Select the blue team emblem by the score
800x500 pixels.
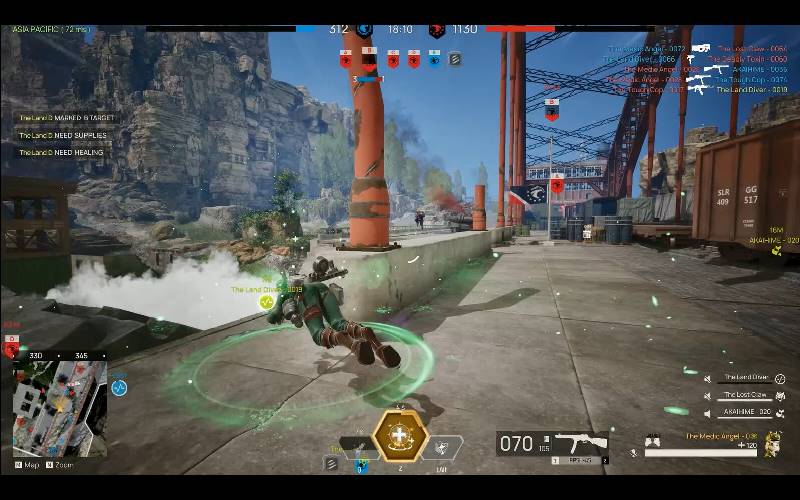click(x=364, y=30)
